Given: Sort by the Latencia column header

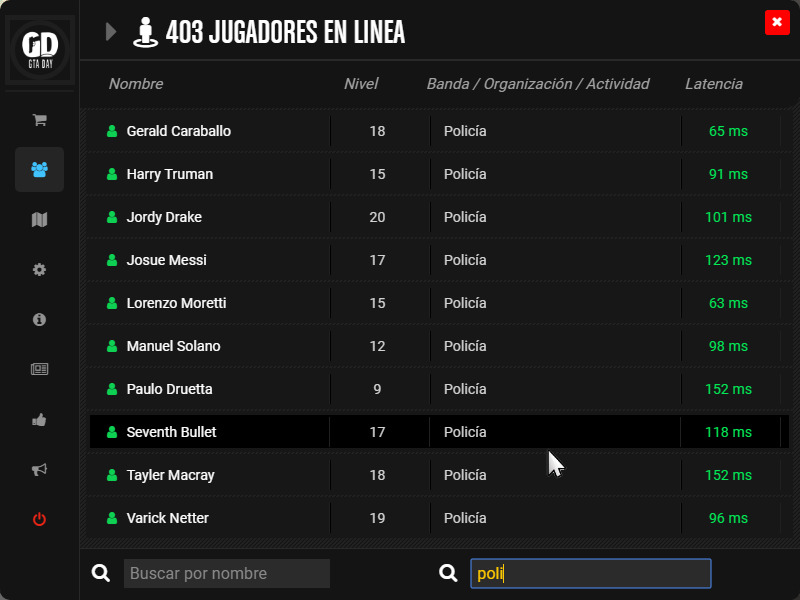Looking at the screenshot, I should [x=713, y=84].
